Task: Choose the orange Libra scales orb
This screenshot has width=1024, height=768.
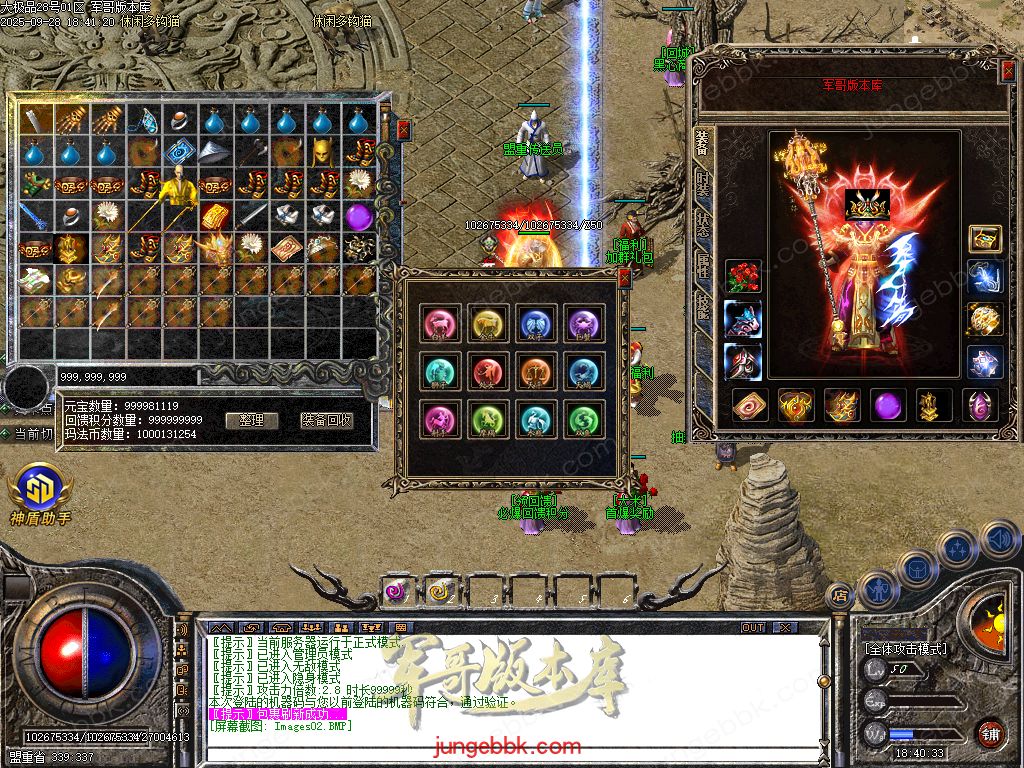Action: tap(536, 372)
